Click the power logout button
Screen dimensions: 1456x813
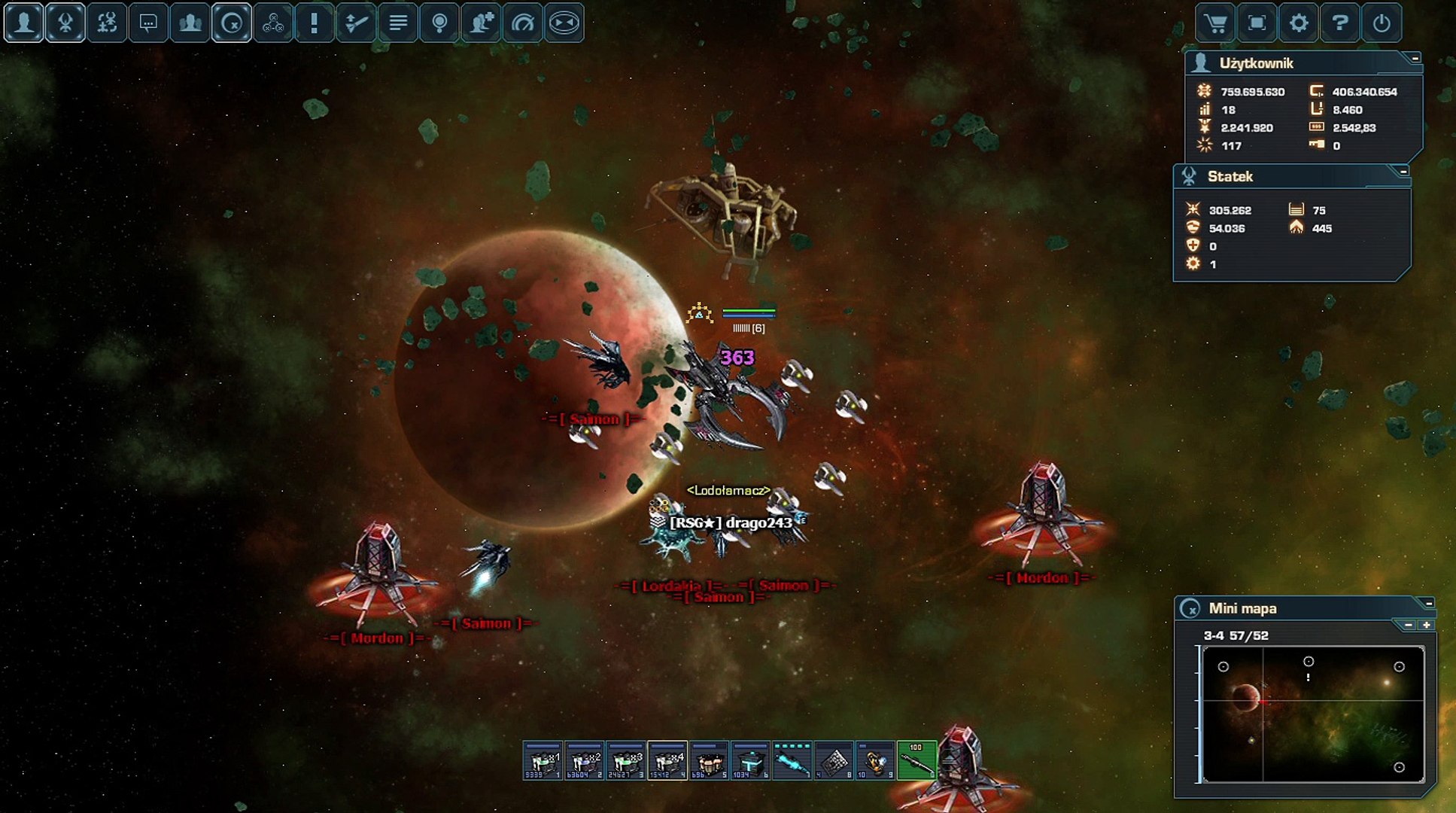1382,23
